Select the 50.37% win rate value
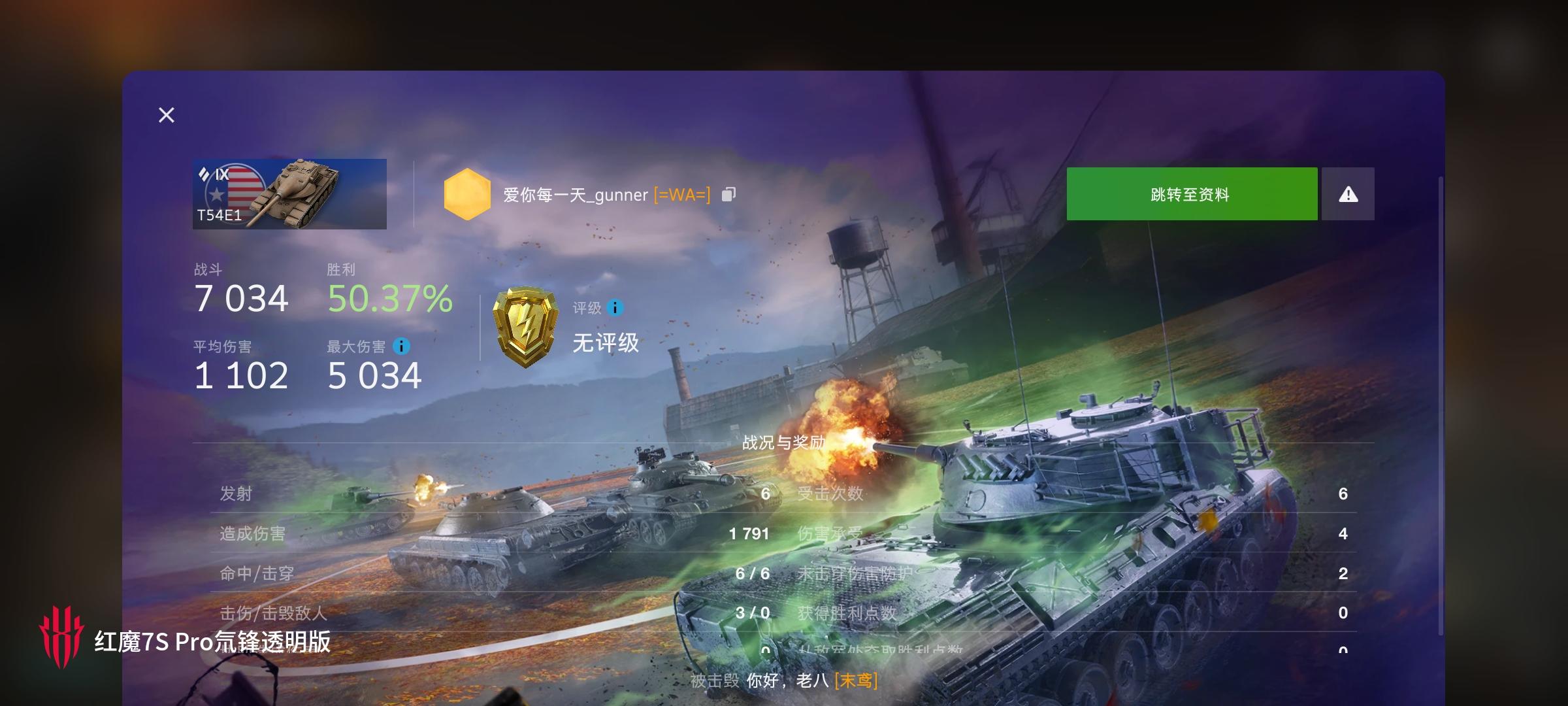Image resolution: width=1568 pixels, height=706 pixels. tap(389, 301)
